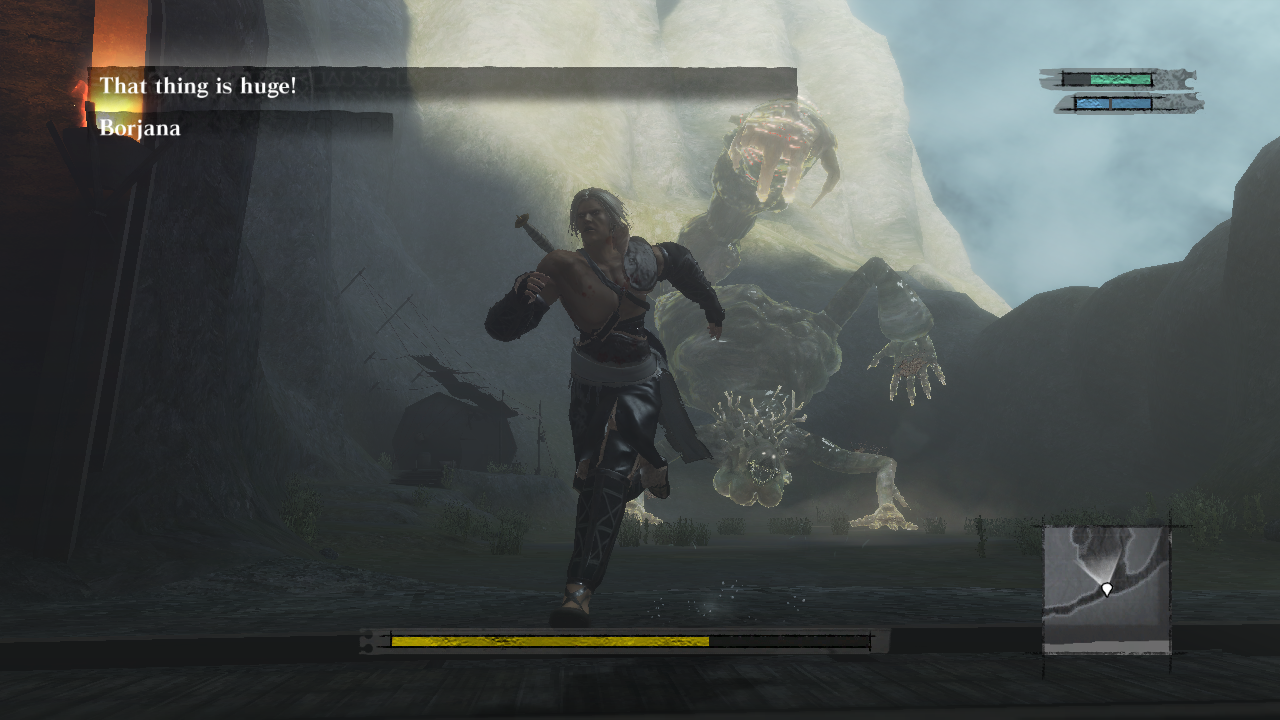Click the divider notch in the magic gauge
The height and width of the screenshot is (720, 1280).
click(1111, 103)
